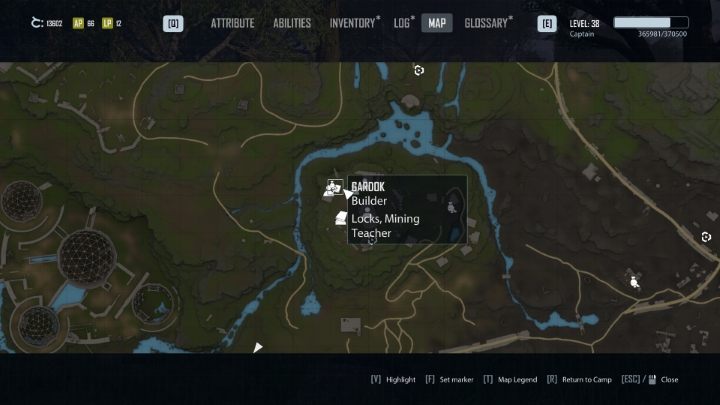
Task: Choose Set marker in the footer
Action: coord(450,380)
